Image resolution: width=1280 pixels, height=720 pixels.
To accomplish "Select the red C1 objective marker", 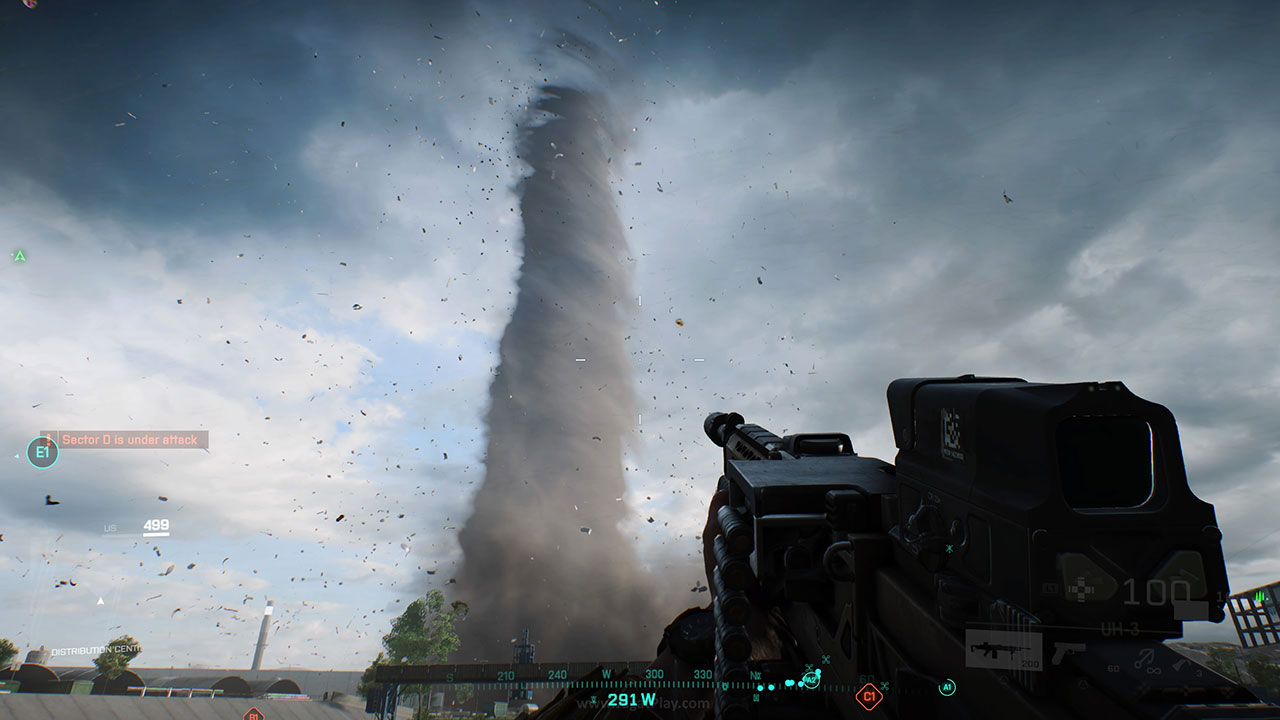I will (x=869, y=695).
